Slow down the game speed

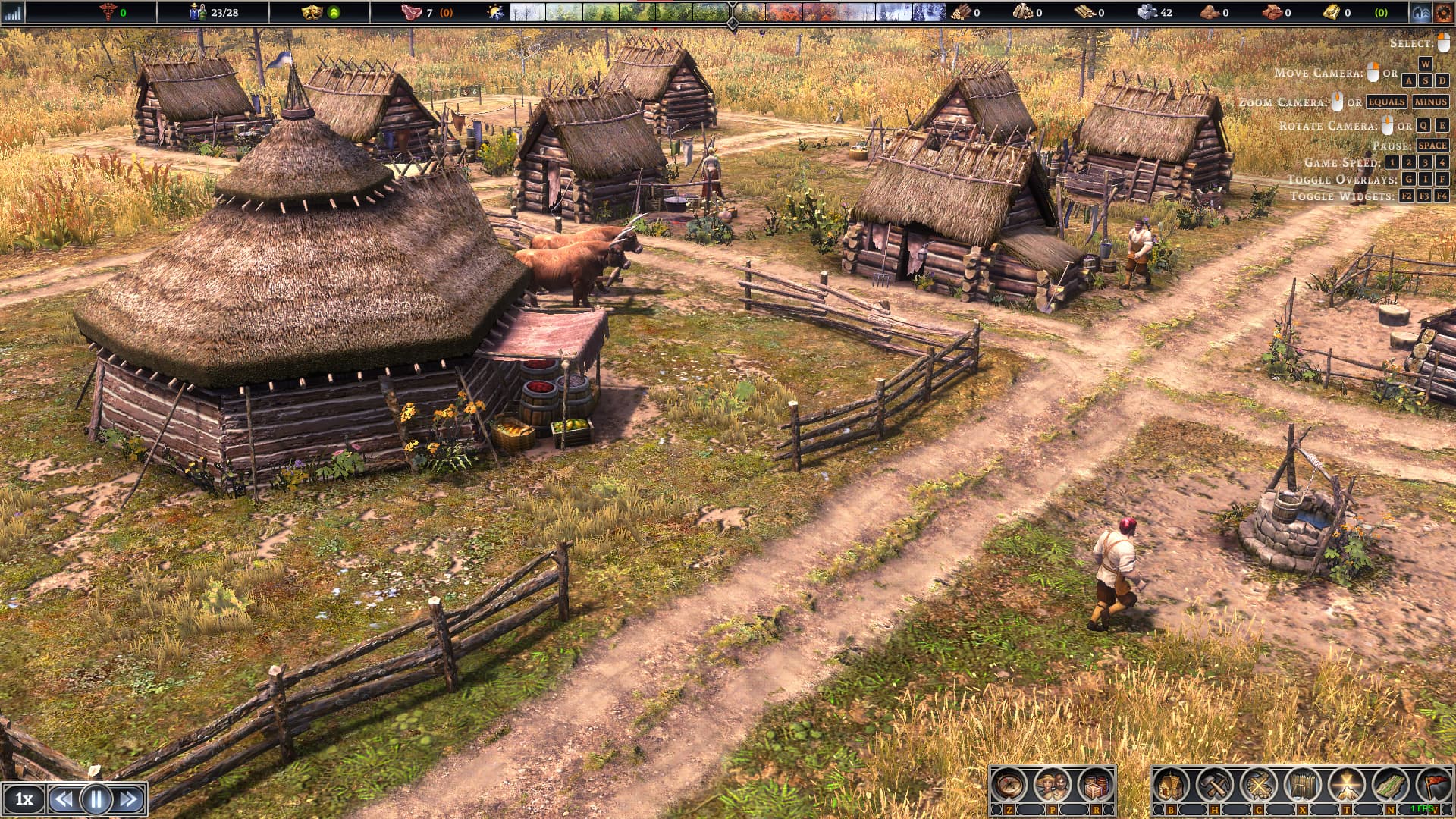[x=64, y=799]
